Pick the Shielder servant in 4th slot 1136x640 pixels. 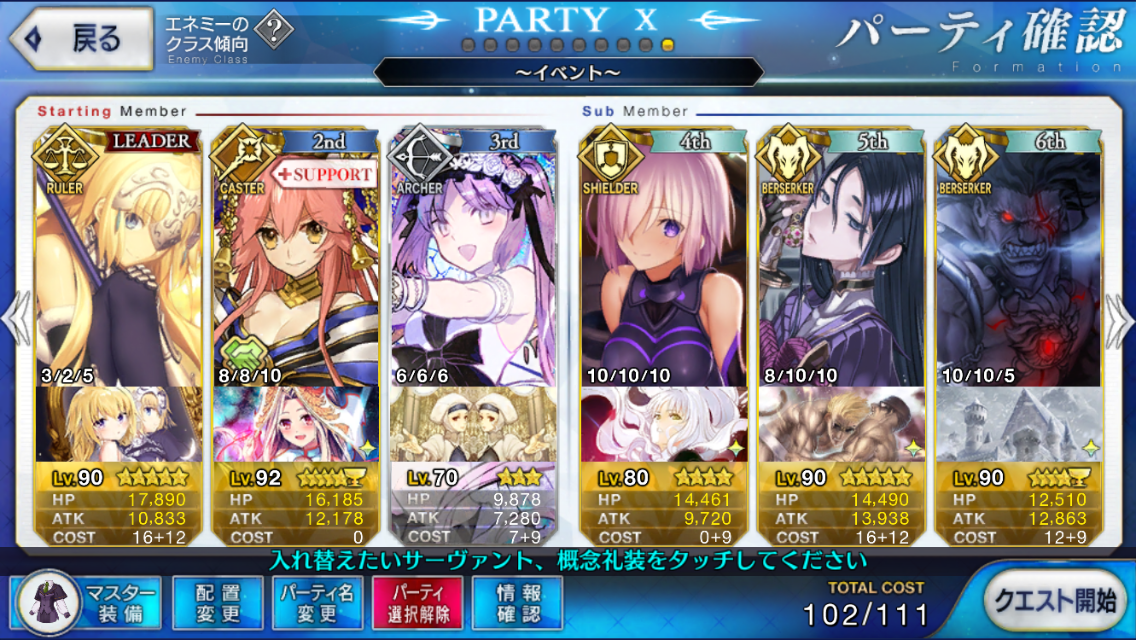(x=665, y=260)
